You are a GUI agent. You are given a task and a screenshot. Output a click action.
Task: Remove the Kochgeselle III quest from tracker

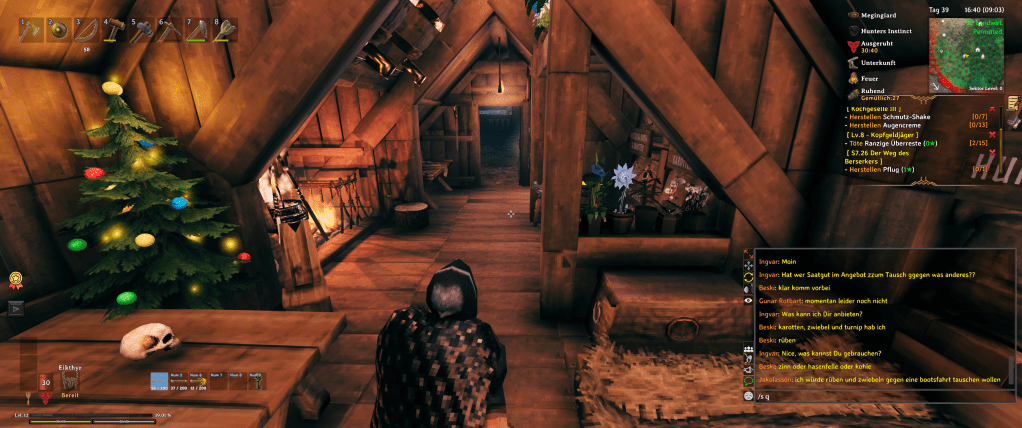992,108
